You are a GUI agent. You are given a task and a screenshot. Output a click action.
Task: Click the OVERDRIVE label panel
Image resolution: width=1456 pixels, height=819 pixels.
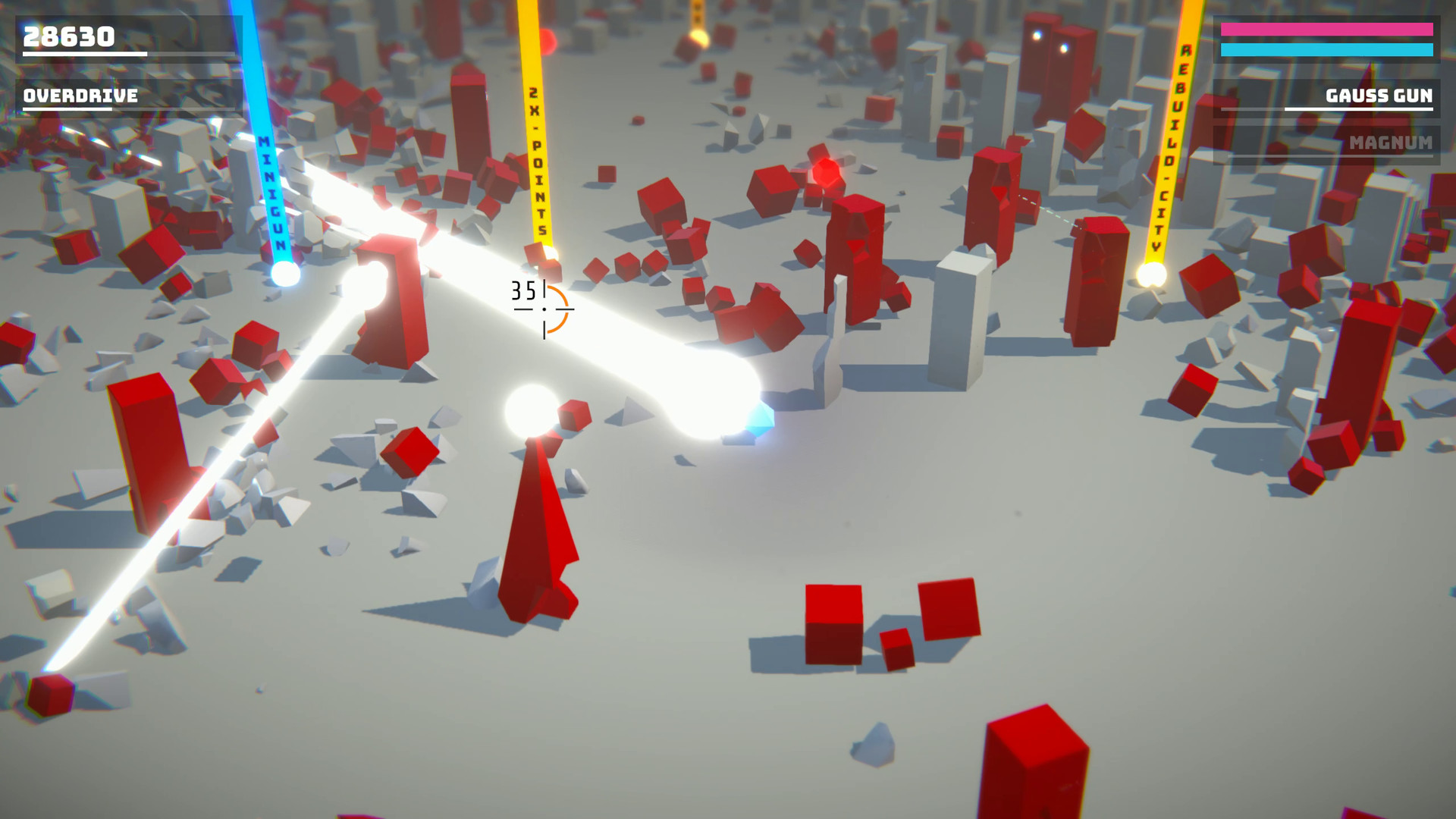coord(80,96)
